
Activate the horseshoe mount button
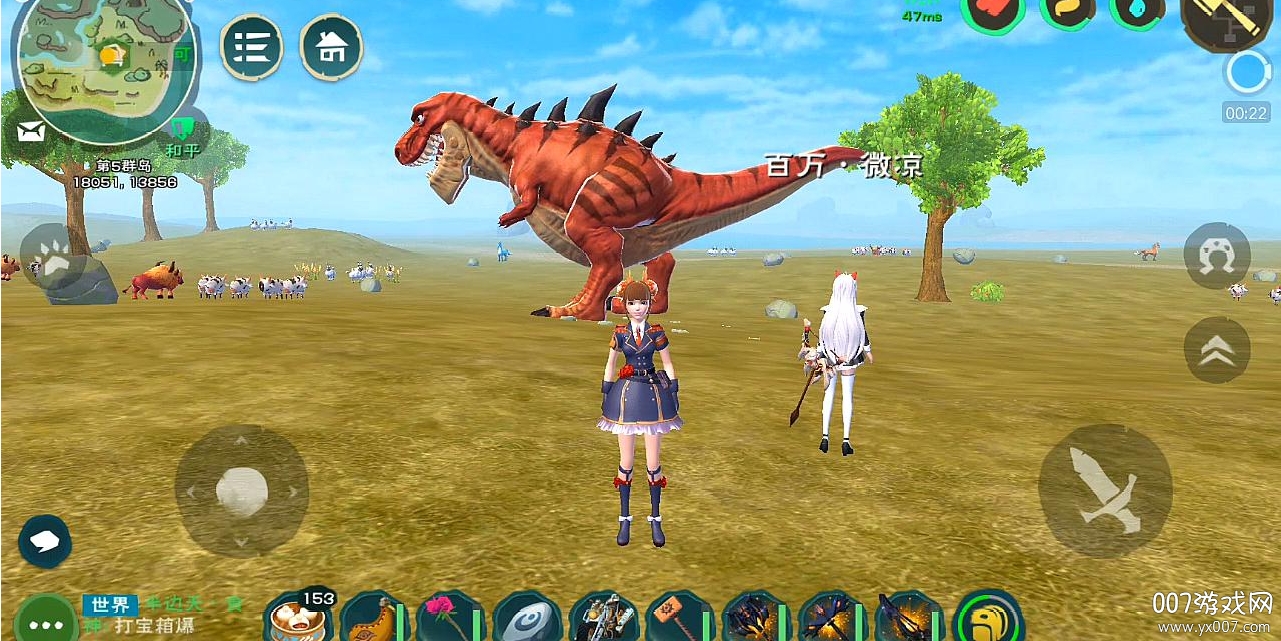point(1217,256)
